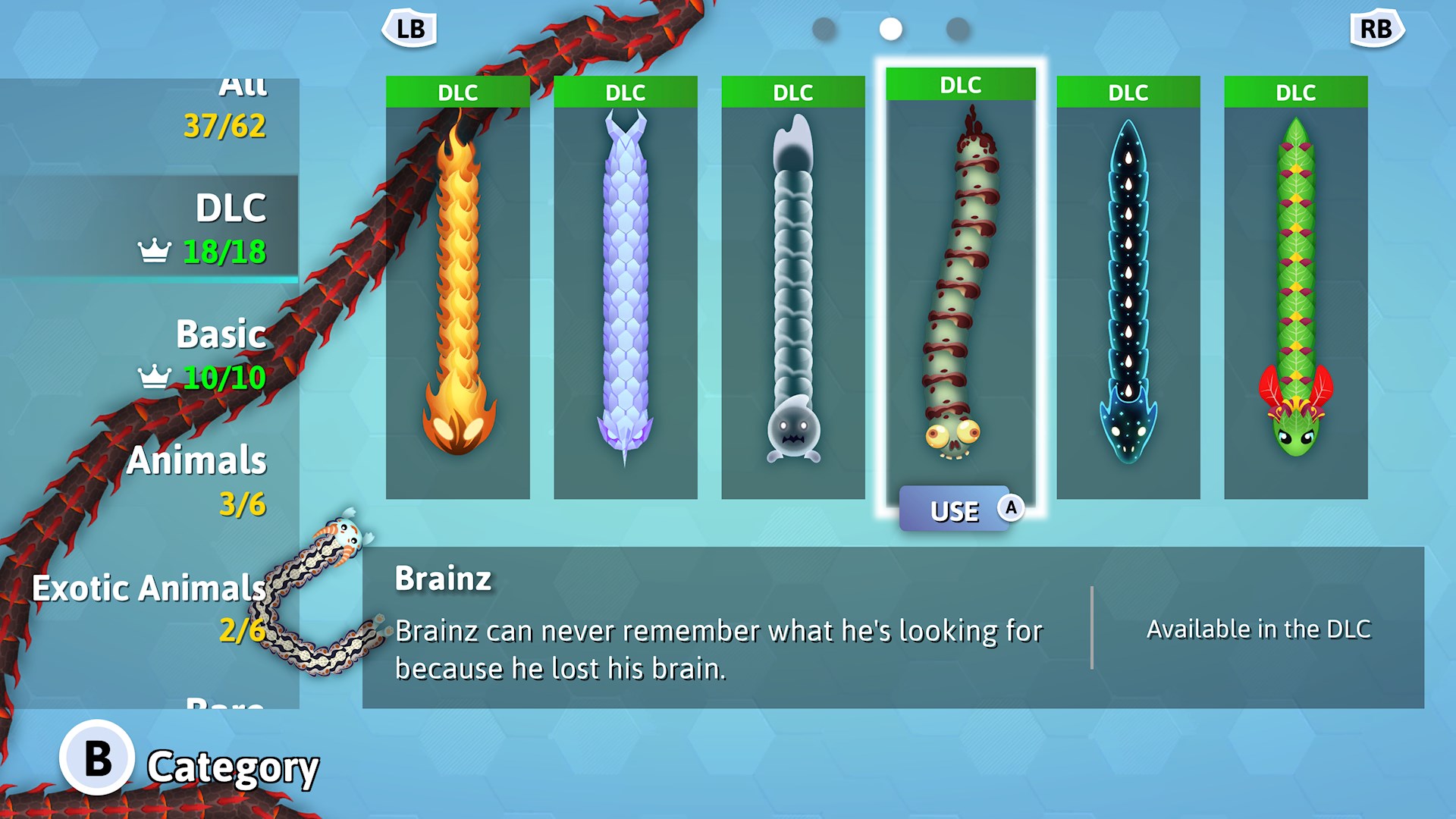1456x819 pixels.
Task: Select the middle page indicator dot
Action: (x=891, y=29)
